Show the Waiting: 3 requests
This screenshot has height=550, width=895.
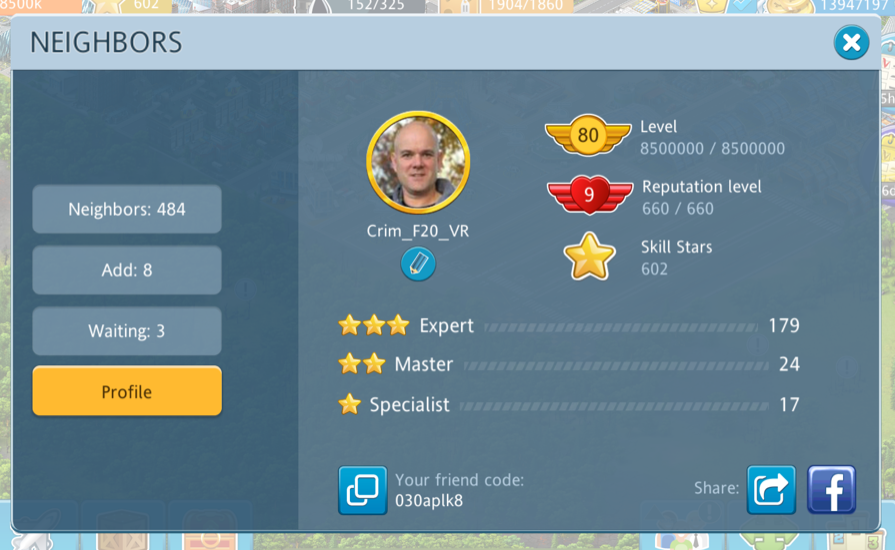click(127, 331)
